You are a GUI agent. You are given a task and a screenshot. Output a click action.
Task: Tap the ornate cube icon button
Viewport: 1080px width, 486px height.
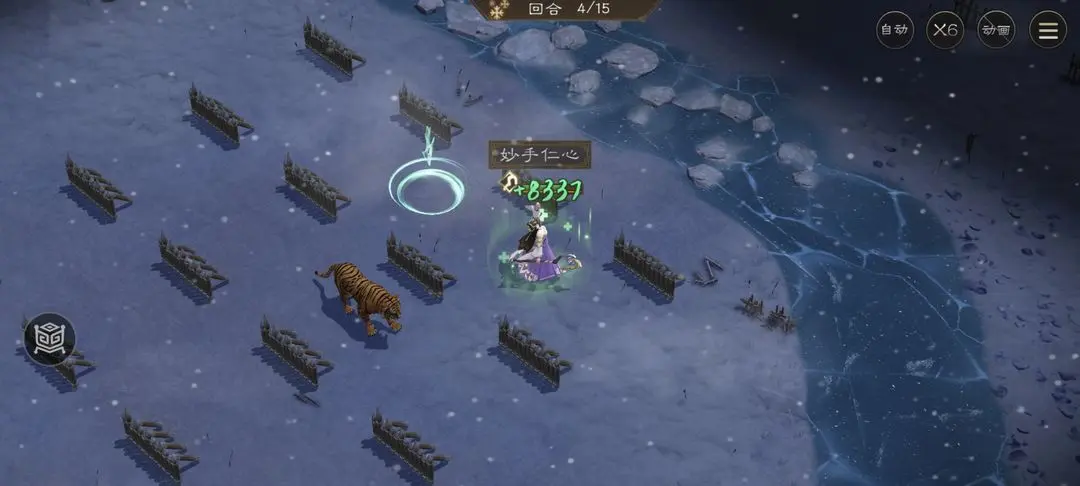pyautogui.click(x=50, y=337)
